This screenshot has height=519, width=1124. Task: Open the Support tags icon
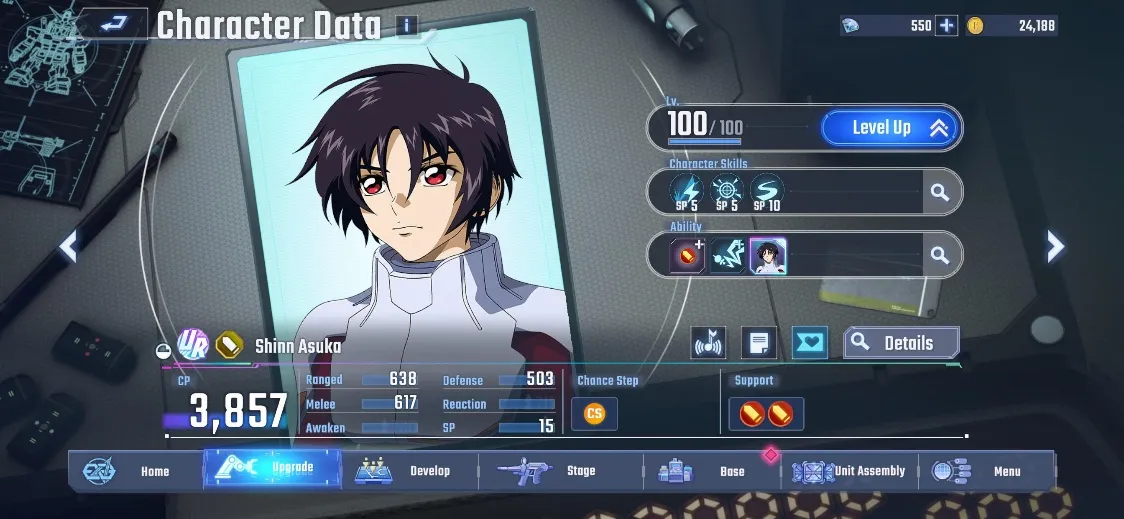coord(765,413)
